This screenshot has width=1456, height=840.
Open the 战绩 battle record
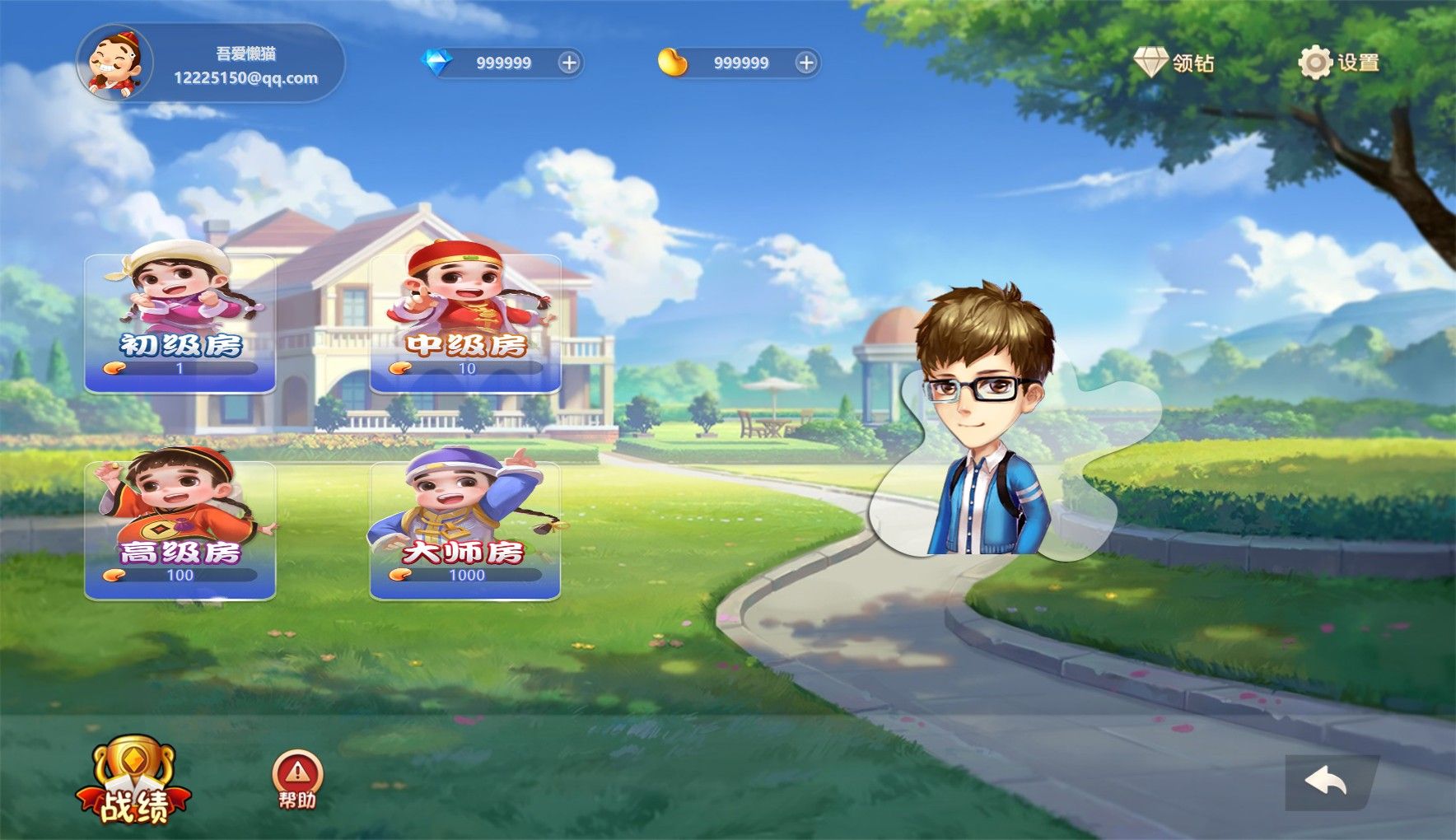click(x=133, y=782)
